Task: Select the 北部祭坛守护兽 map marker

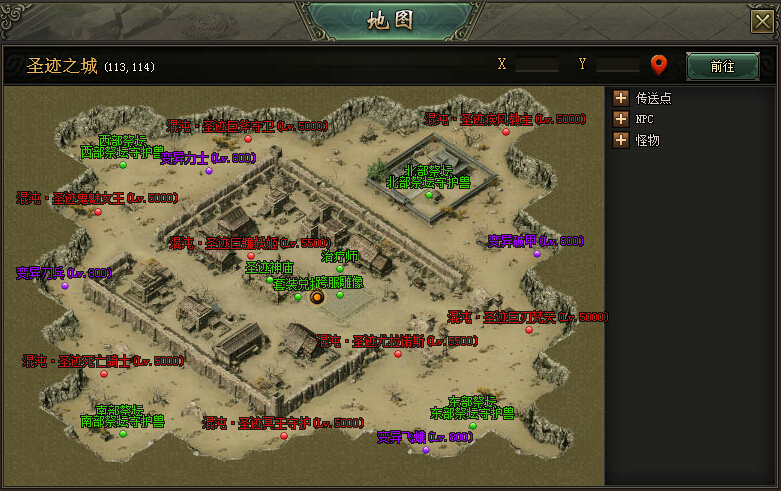Action: click(x=429, y=194)
